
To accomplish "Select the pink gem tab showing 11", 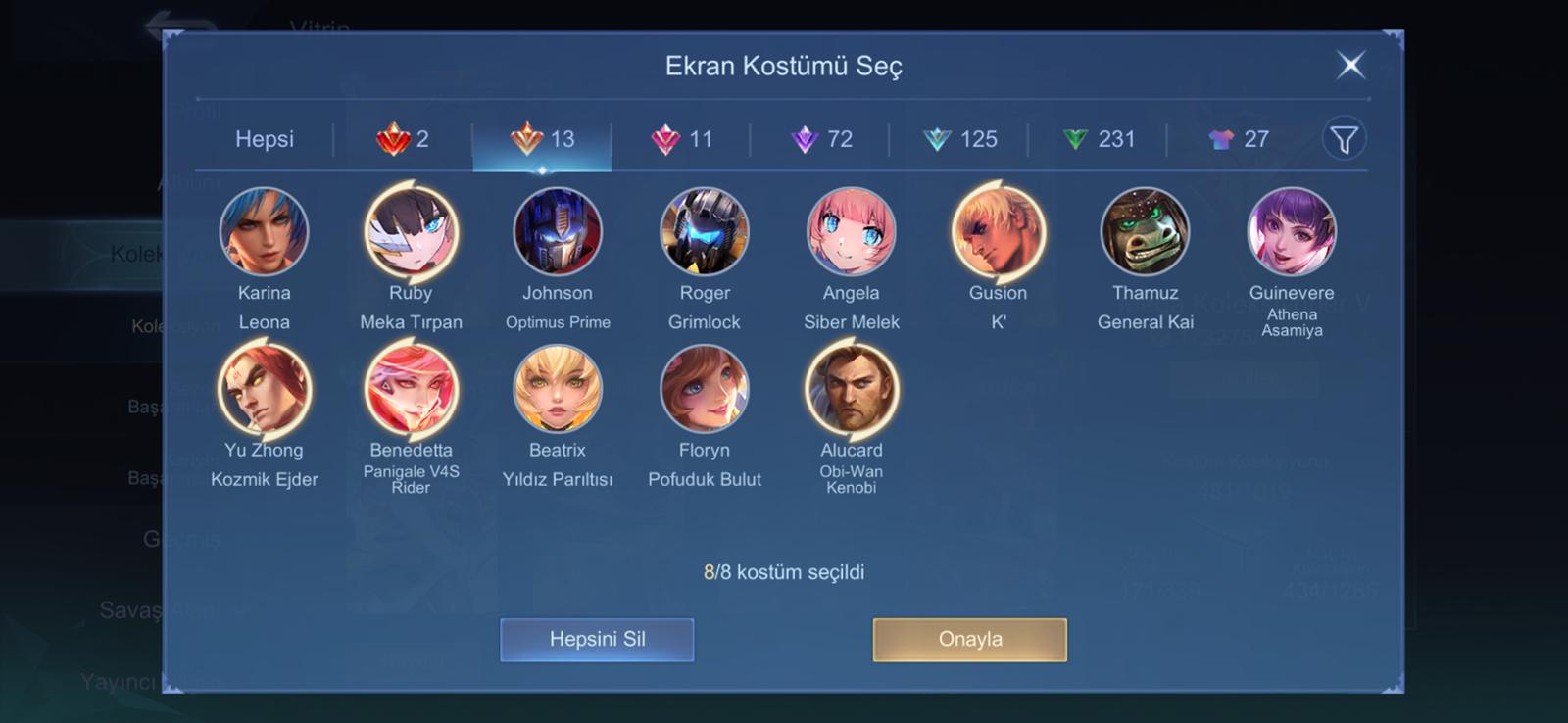I will tap(682, 139).
